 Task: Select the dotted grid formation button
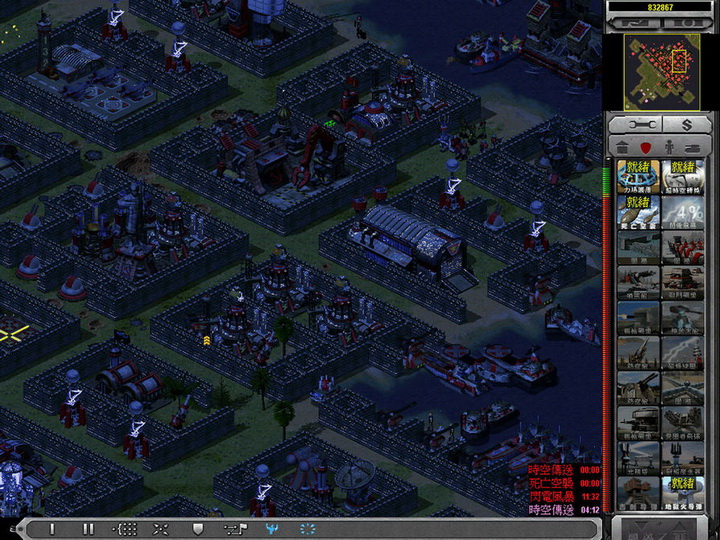point(126,528)
